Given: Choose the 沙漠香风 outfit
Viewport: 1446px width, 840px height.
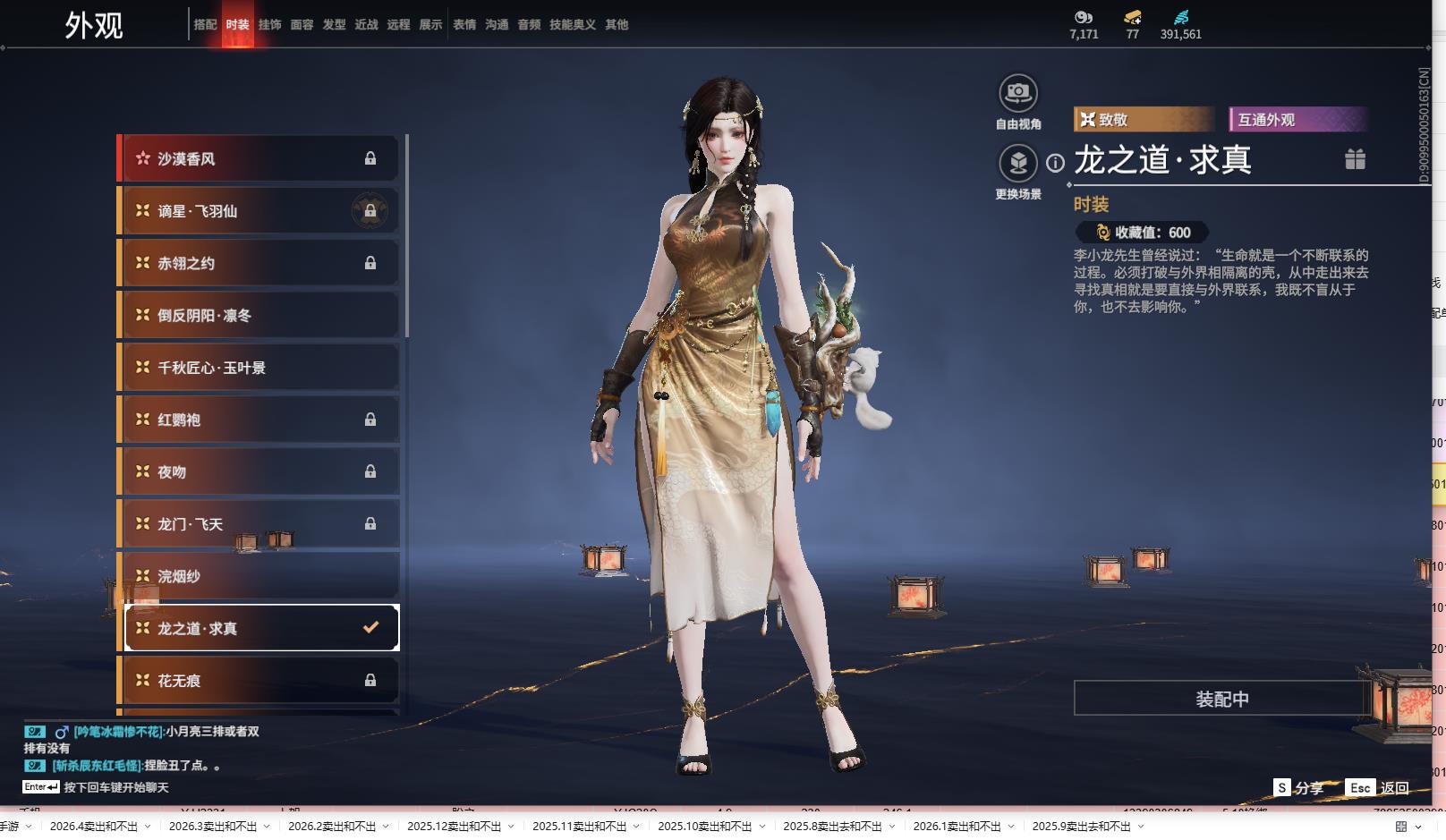Looking at the screenshot, I should 259,159.
